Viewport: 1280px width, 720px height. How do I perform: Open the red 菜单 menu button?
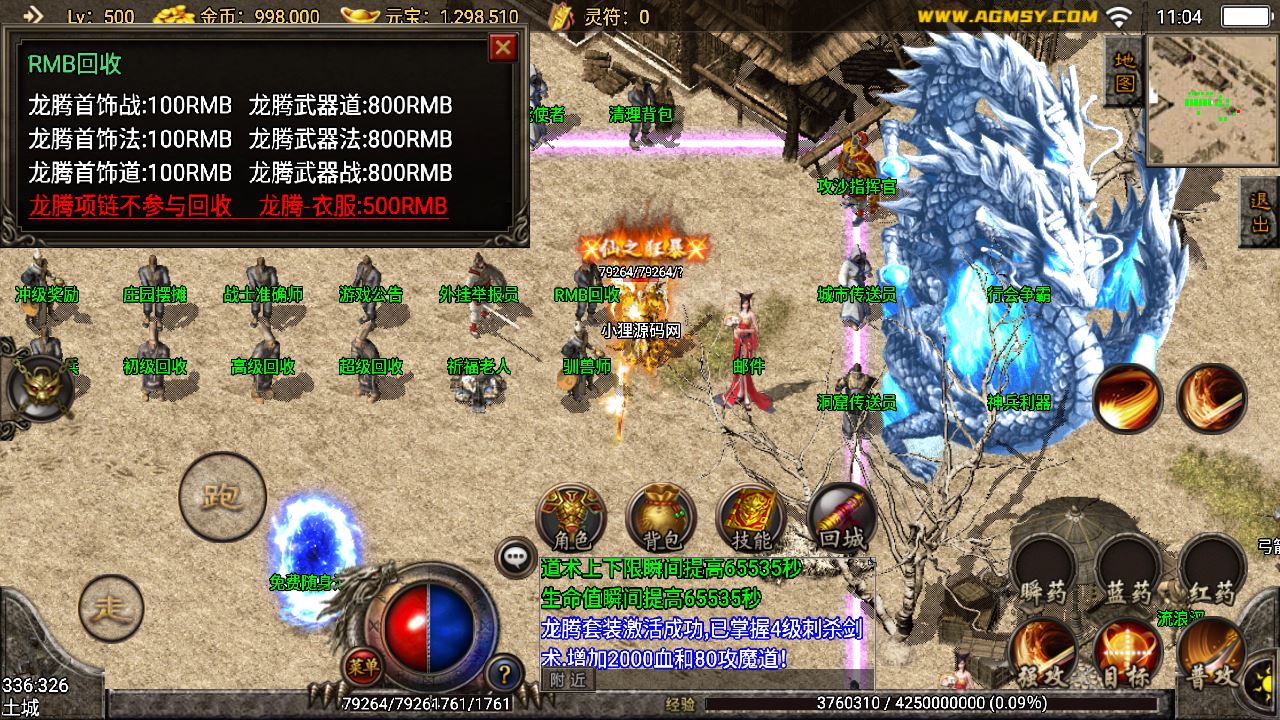tap(361, 665)
